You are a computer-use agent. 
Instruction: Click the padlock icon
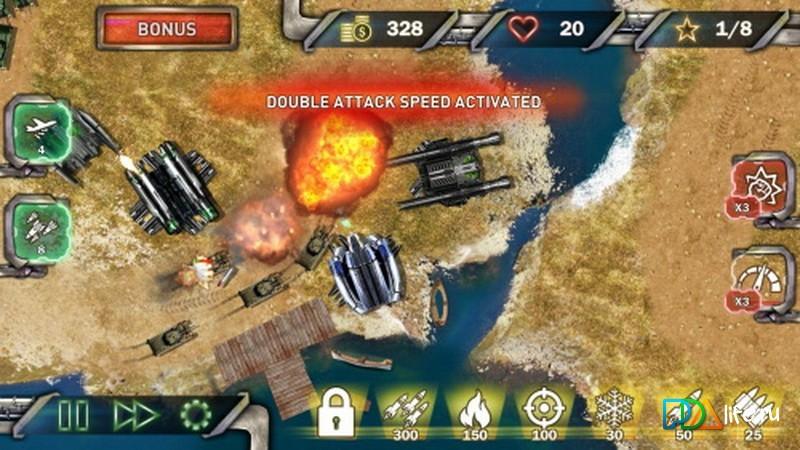(x=337, y=412)
